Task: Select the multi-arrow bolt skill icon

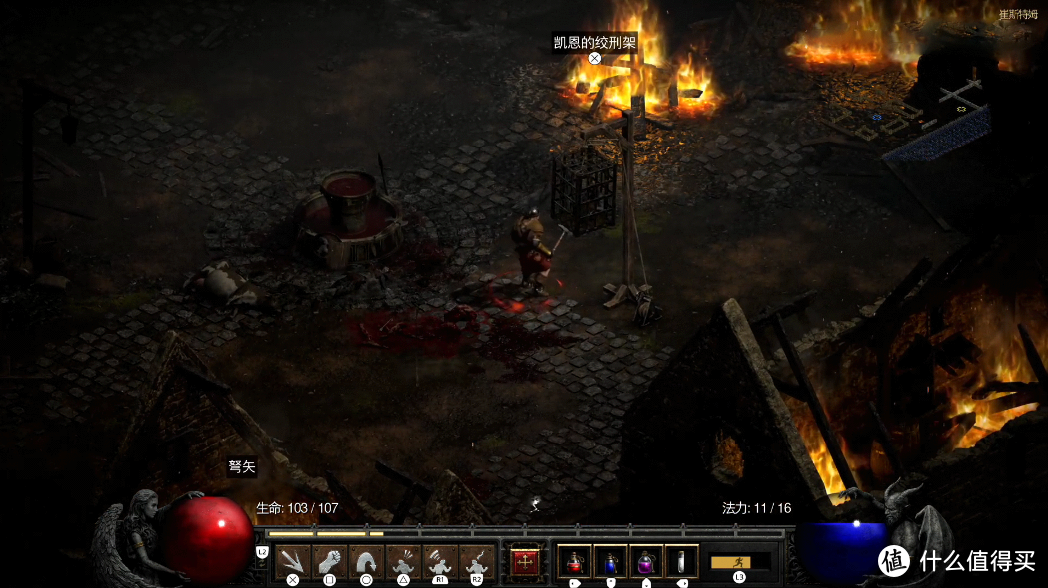Action: pos(293,561)
